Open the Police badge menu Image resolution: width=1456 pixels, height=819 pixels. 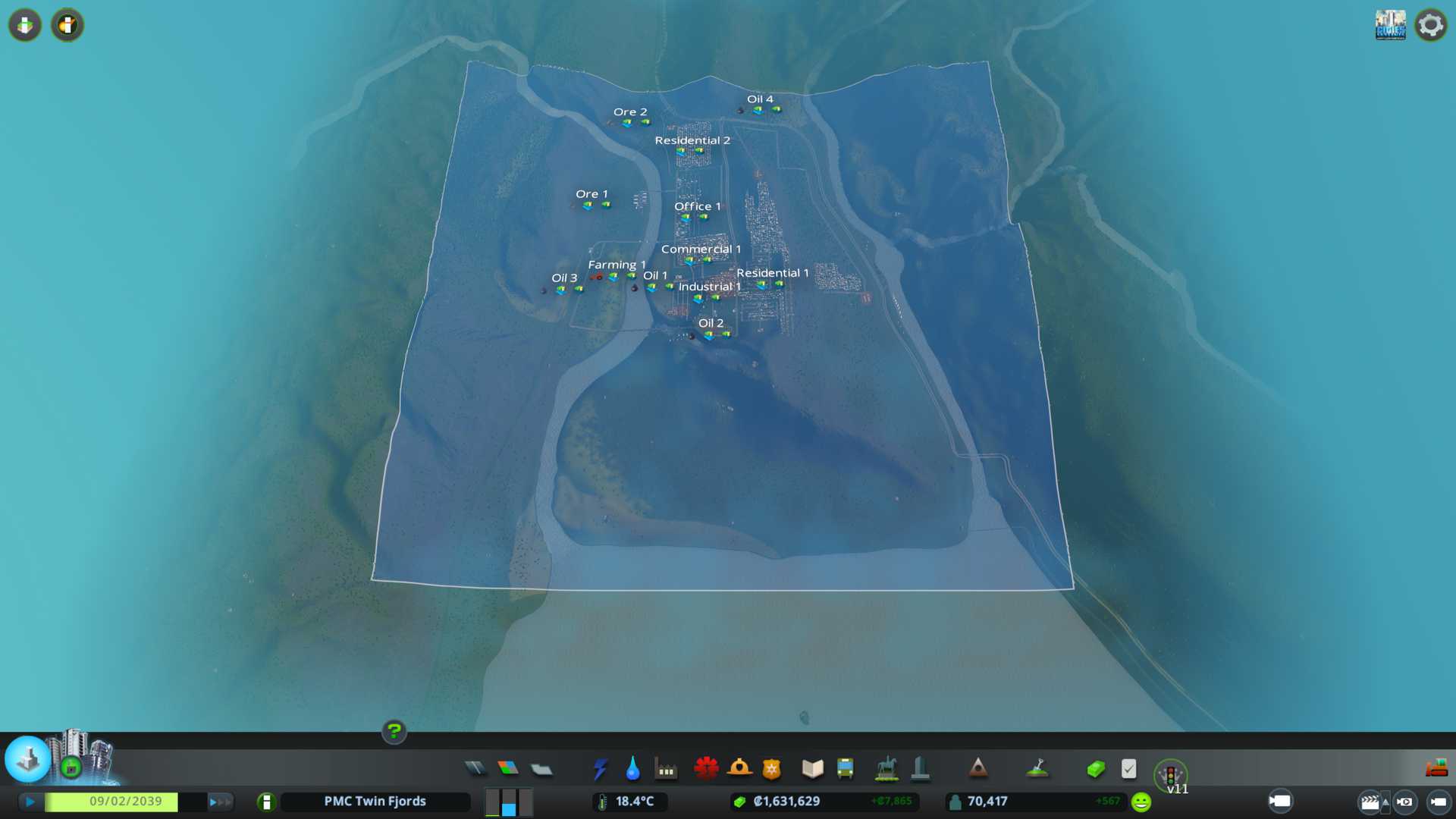(772, 769)
